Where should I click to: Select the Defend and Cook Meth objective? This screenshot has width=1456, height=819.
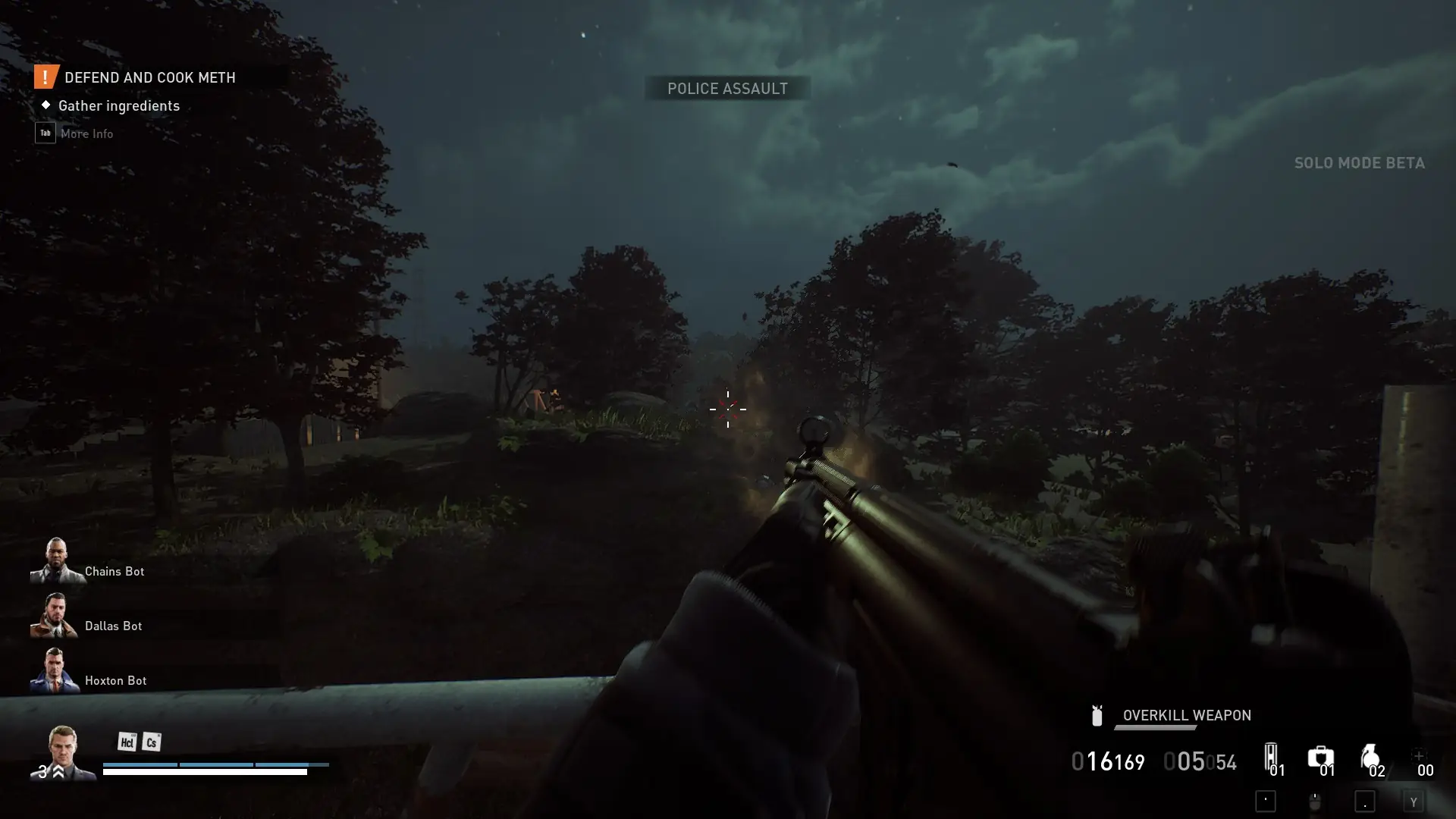149,77
